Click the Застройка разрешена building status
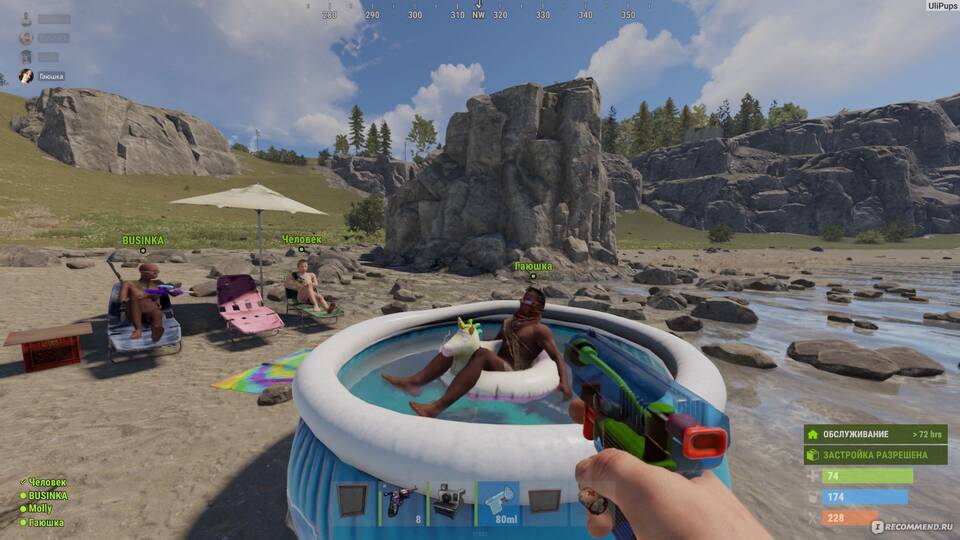Image resolution: width=960 pixels, height=540 pixels. 875,455
